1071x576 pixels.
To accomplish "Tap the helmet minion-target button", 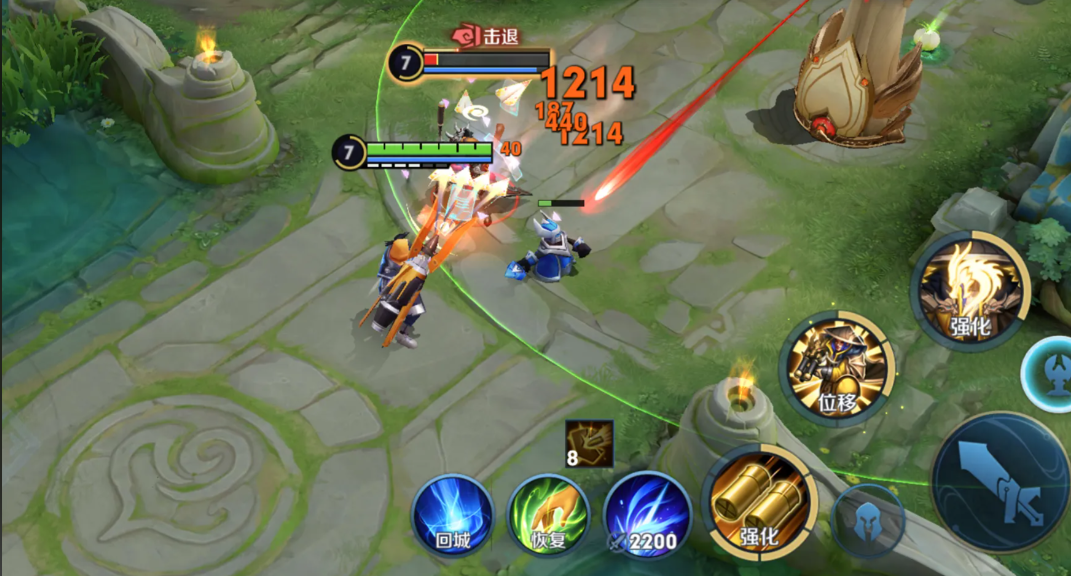I will coord(868,521).
